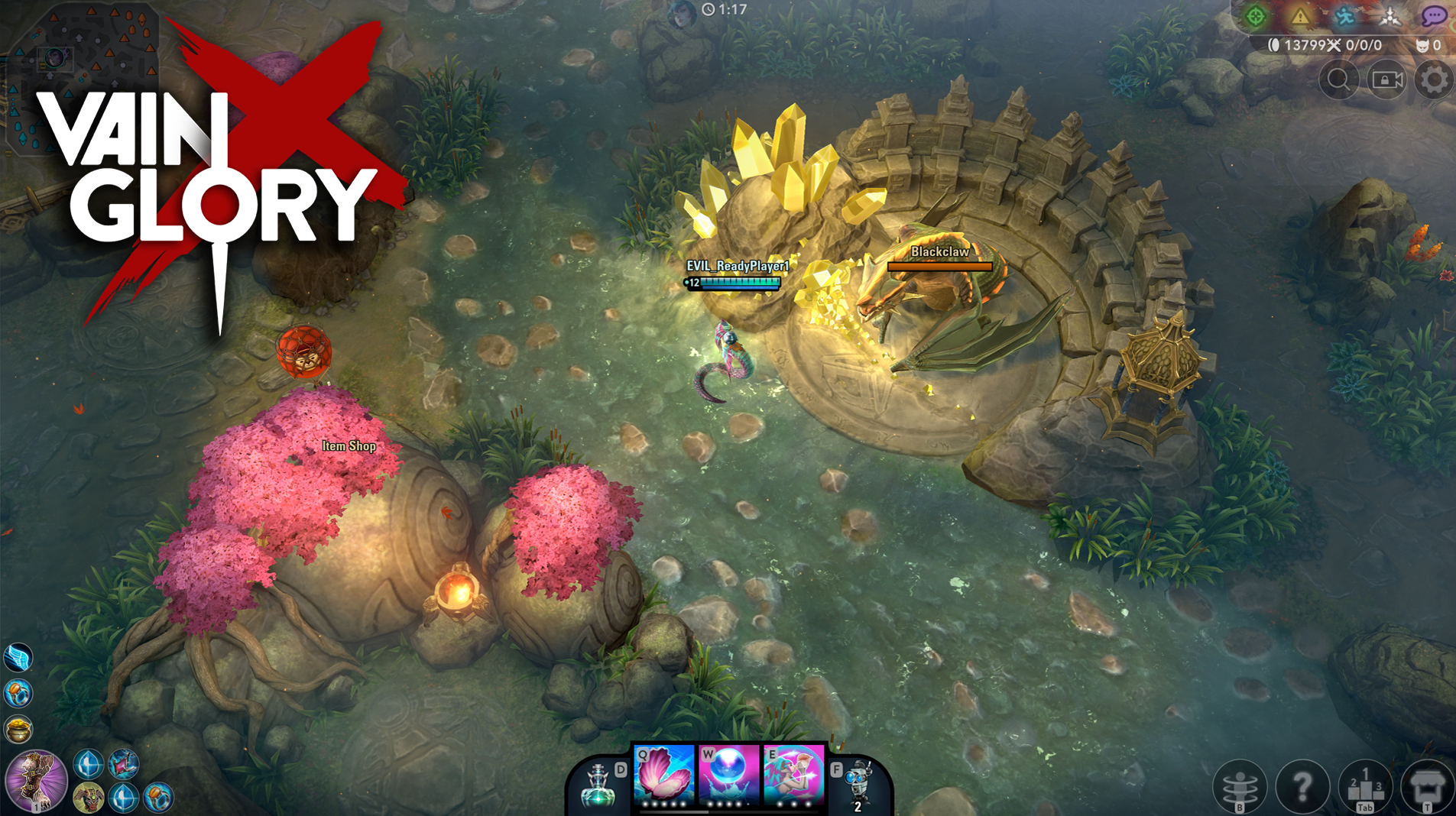Screen dimensions: 1456x816
Task: Open the settings menu via the gear icon
Action: (x=1435, y=79)
